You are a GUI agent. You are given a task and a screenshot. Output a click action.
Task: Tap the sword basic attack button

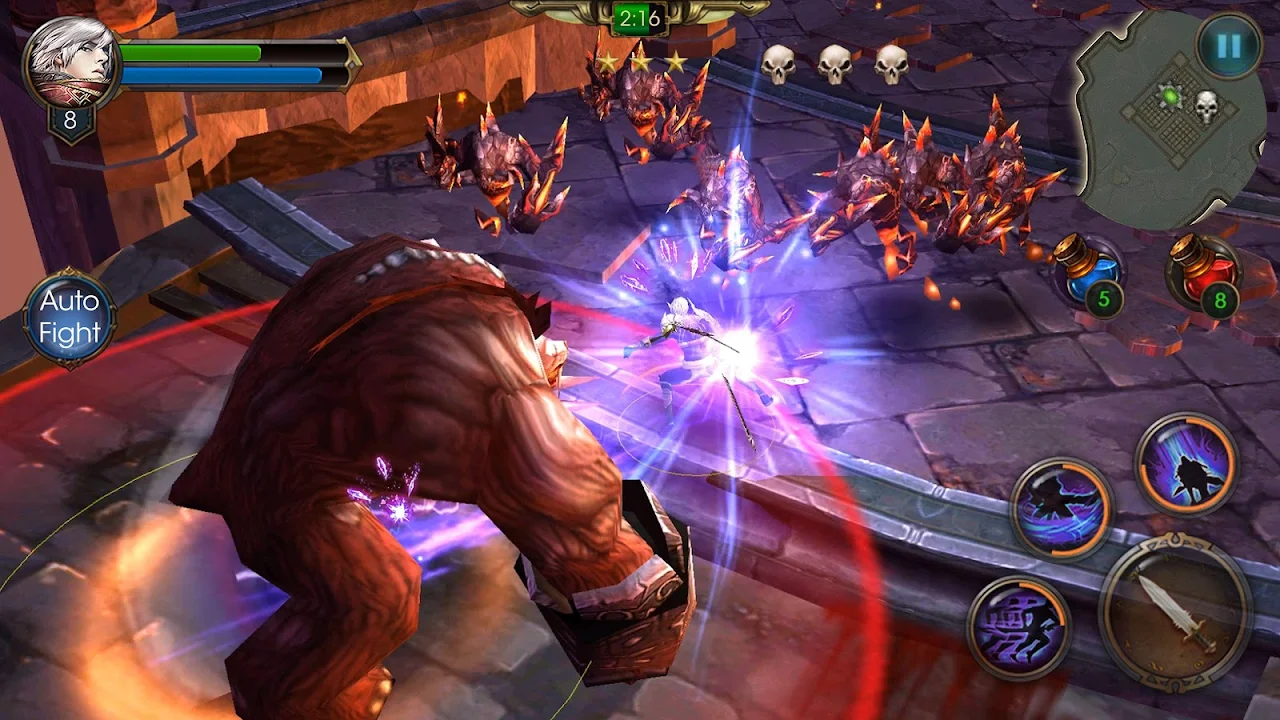(x=1174, y=612)
